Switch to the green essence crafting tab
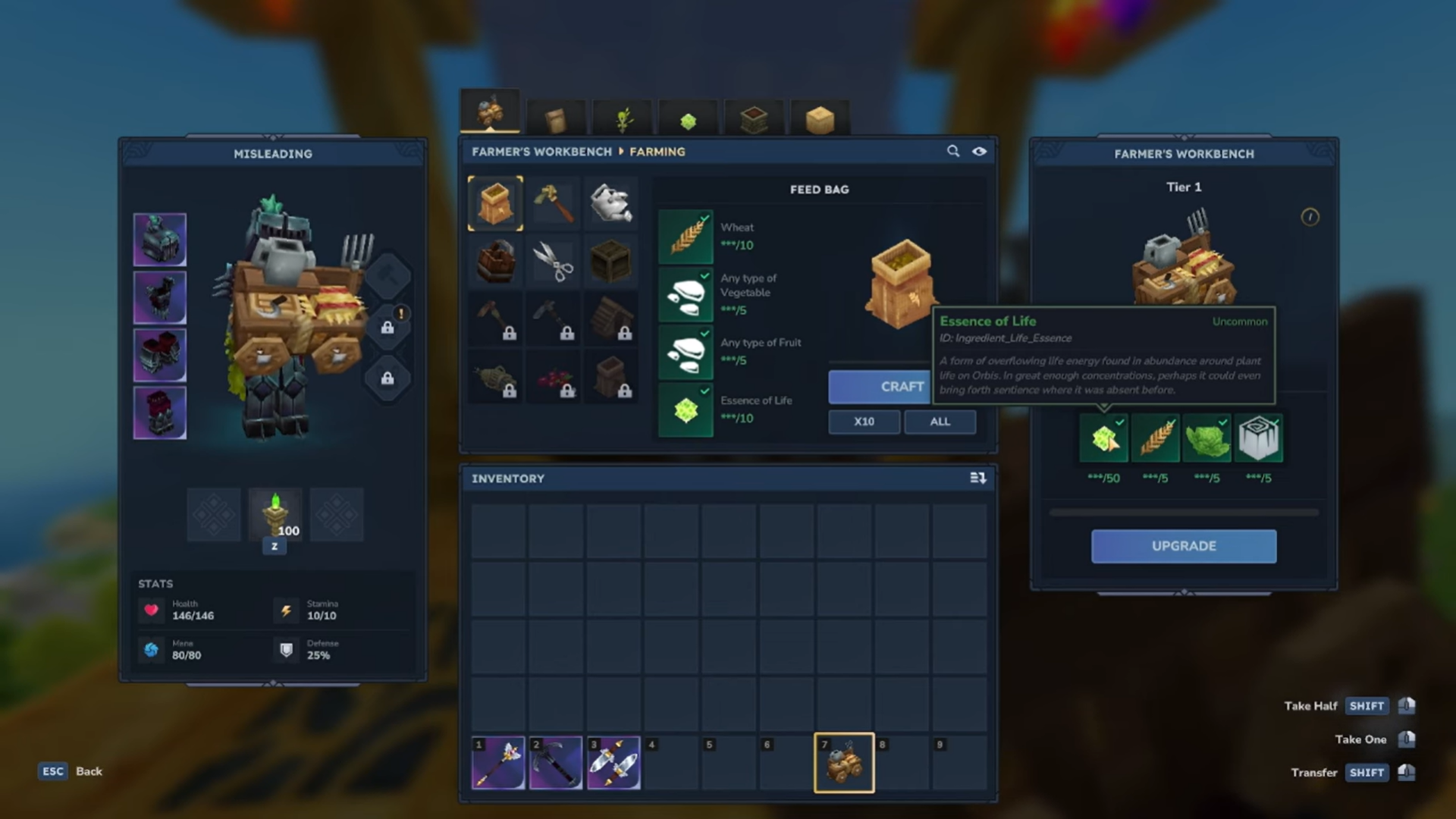This screenshot has width=1456, height=819. point(686,119)
